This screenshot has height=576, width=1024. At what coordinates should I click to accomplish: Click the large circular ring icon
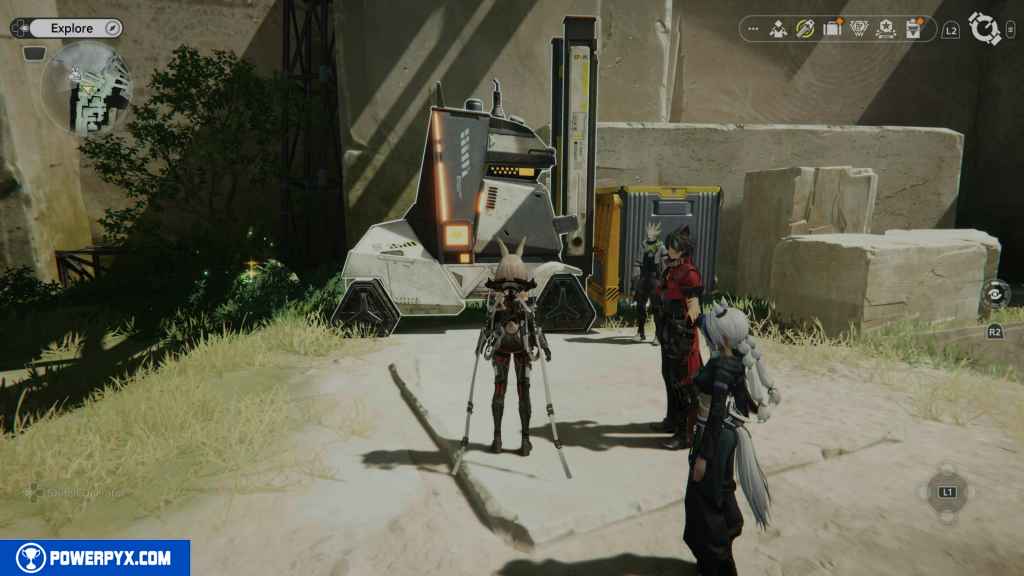click(x=985, y=29)
